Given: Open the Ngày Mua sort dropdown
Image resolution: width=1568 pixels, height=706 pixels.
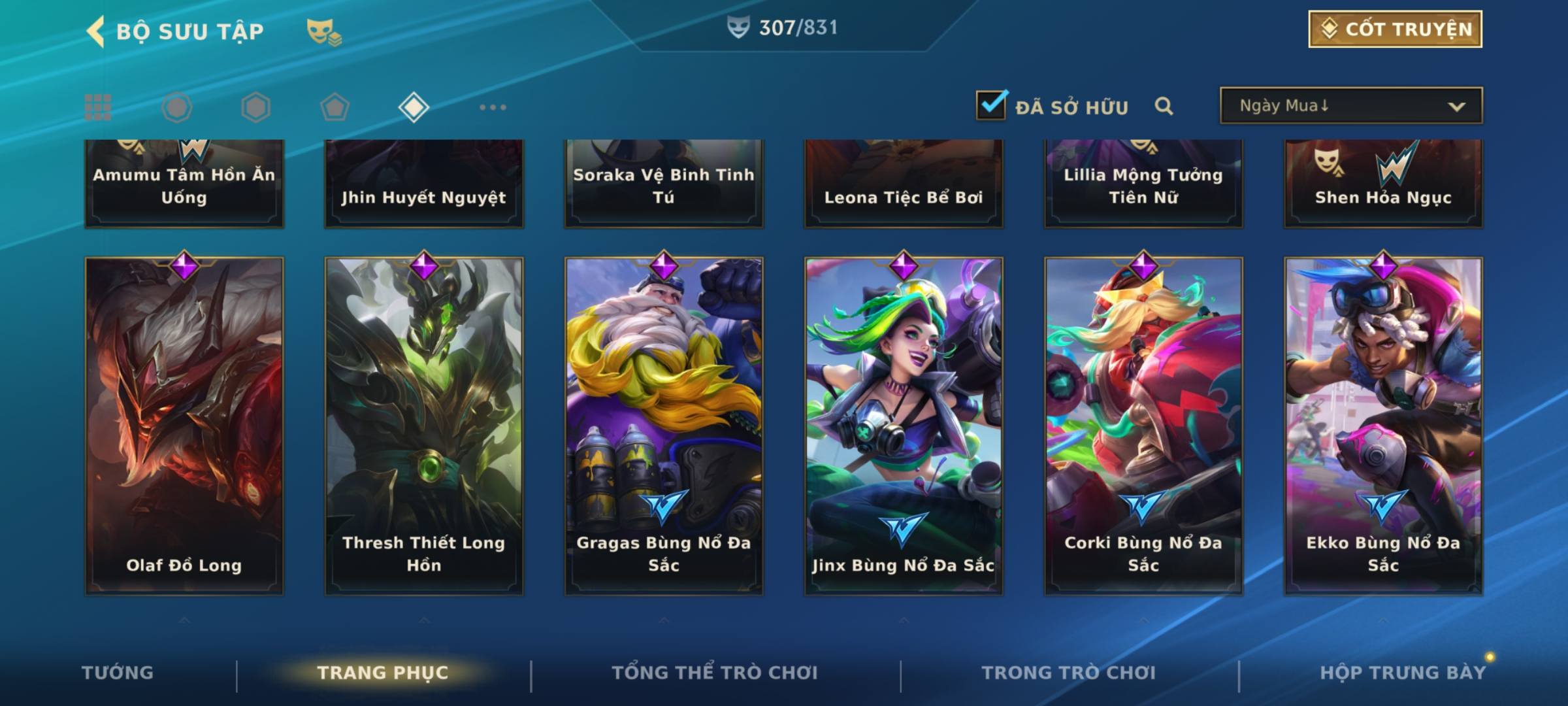Looking at the screenshot, I should coord(1350,106).
